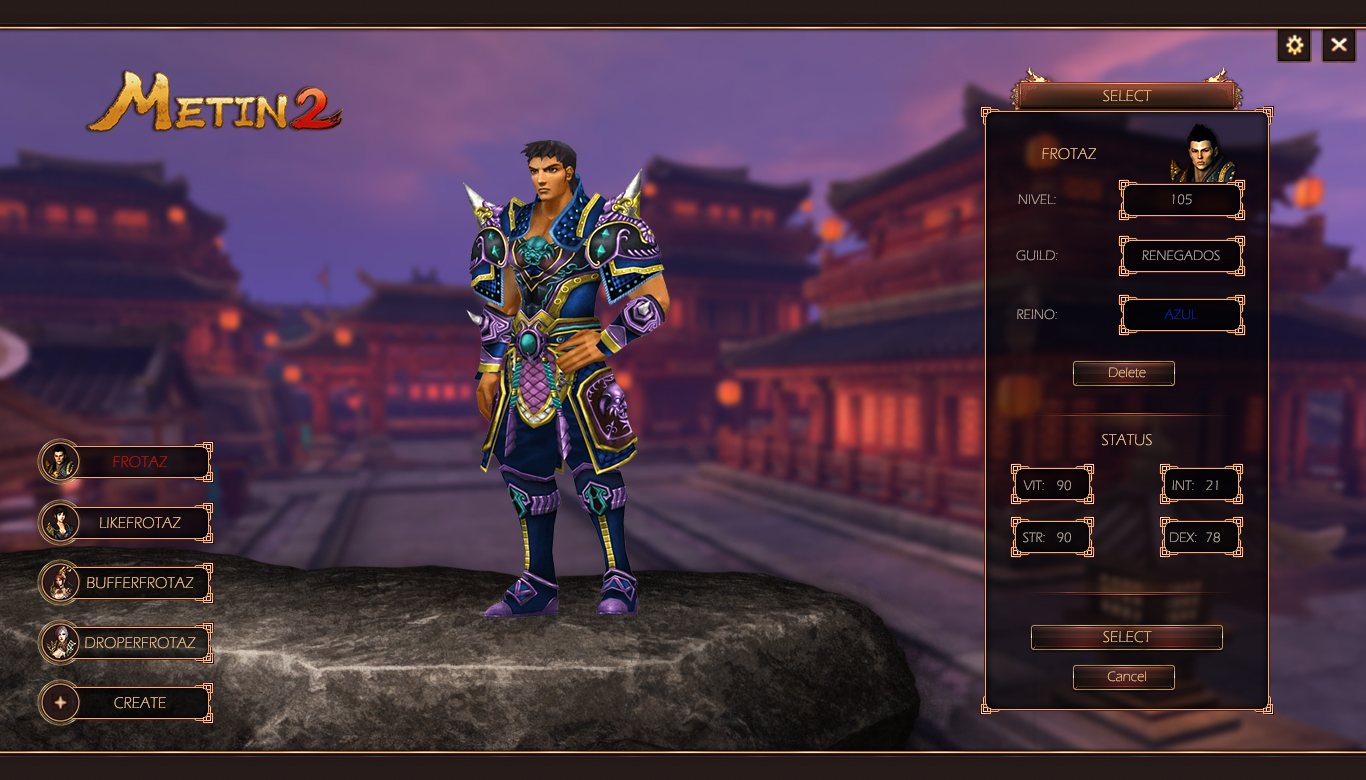The width and height of the screenshot is (1366, 780).
Task: Cancel the character selection
Action: click(x=1124, y=677)
